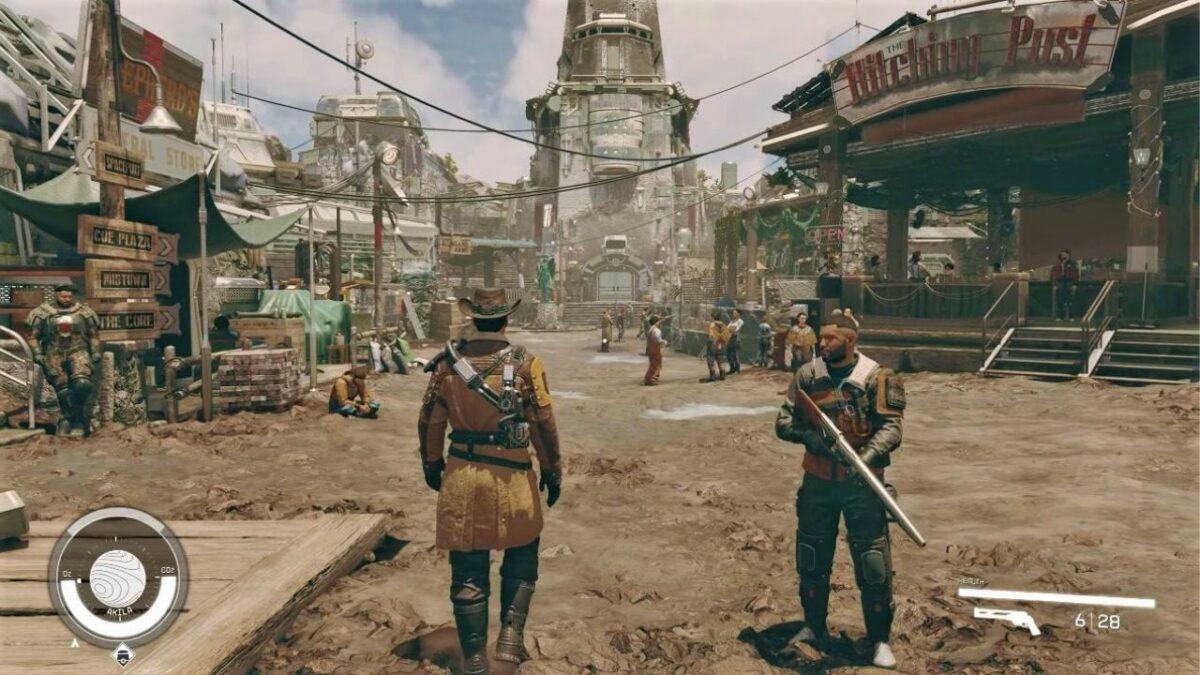Viewport: 1200px width, 675px height.
Task: Click the circular Akila planet compass
Action: click(x=118, y=578)
